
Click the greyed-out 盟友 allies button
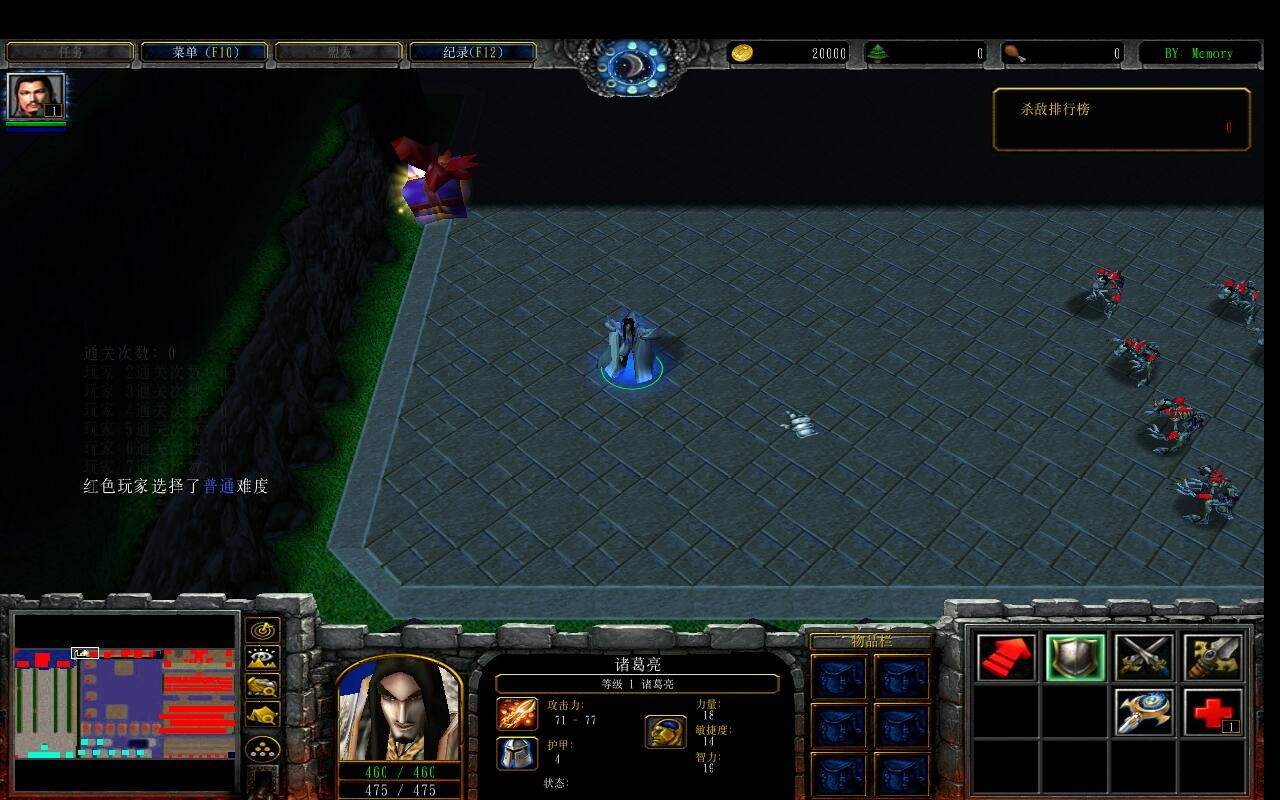coord(338,52)
